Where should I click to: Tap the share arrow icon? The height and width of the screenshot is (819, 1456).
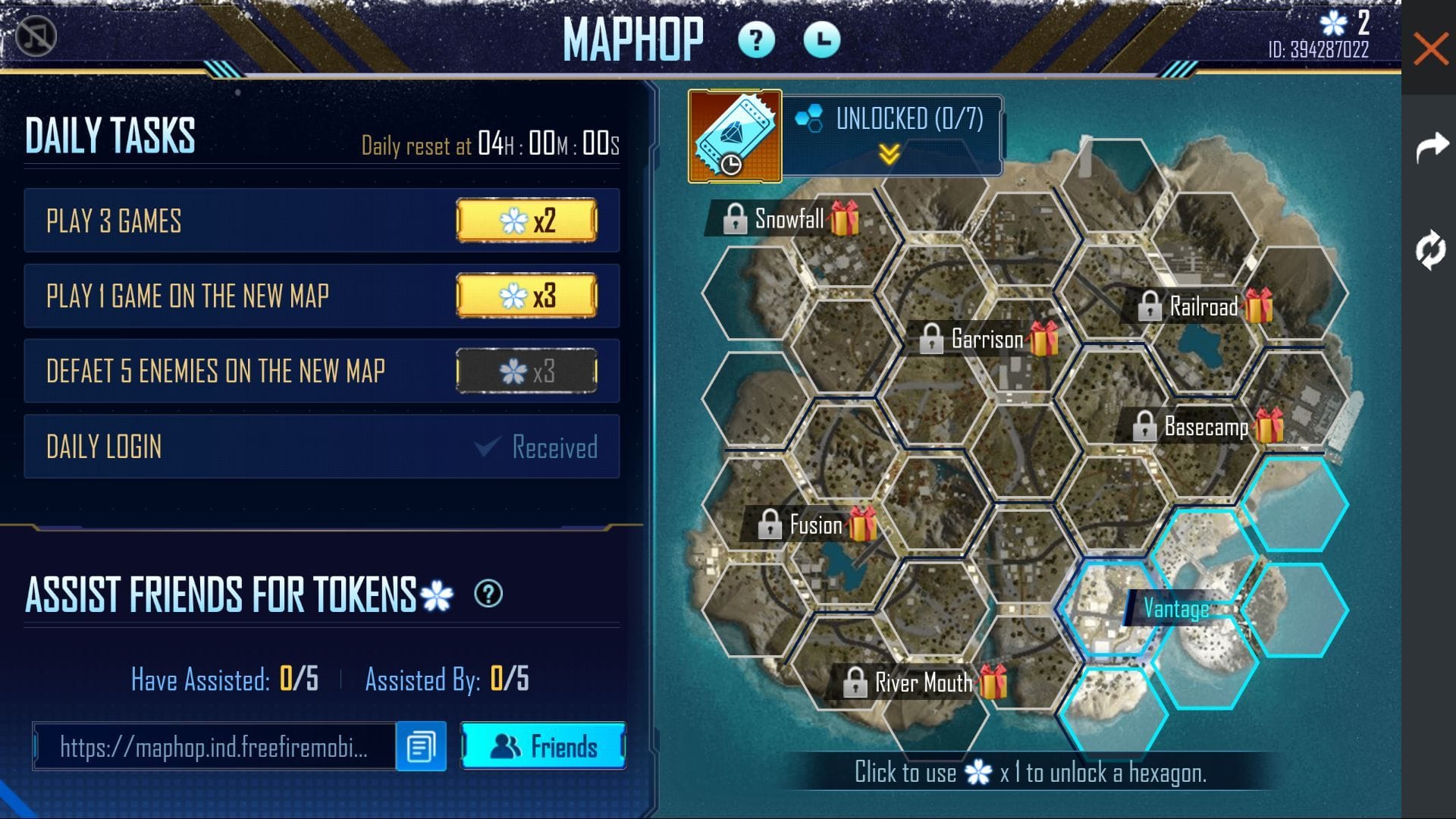click(1431, 146)
